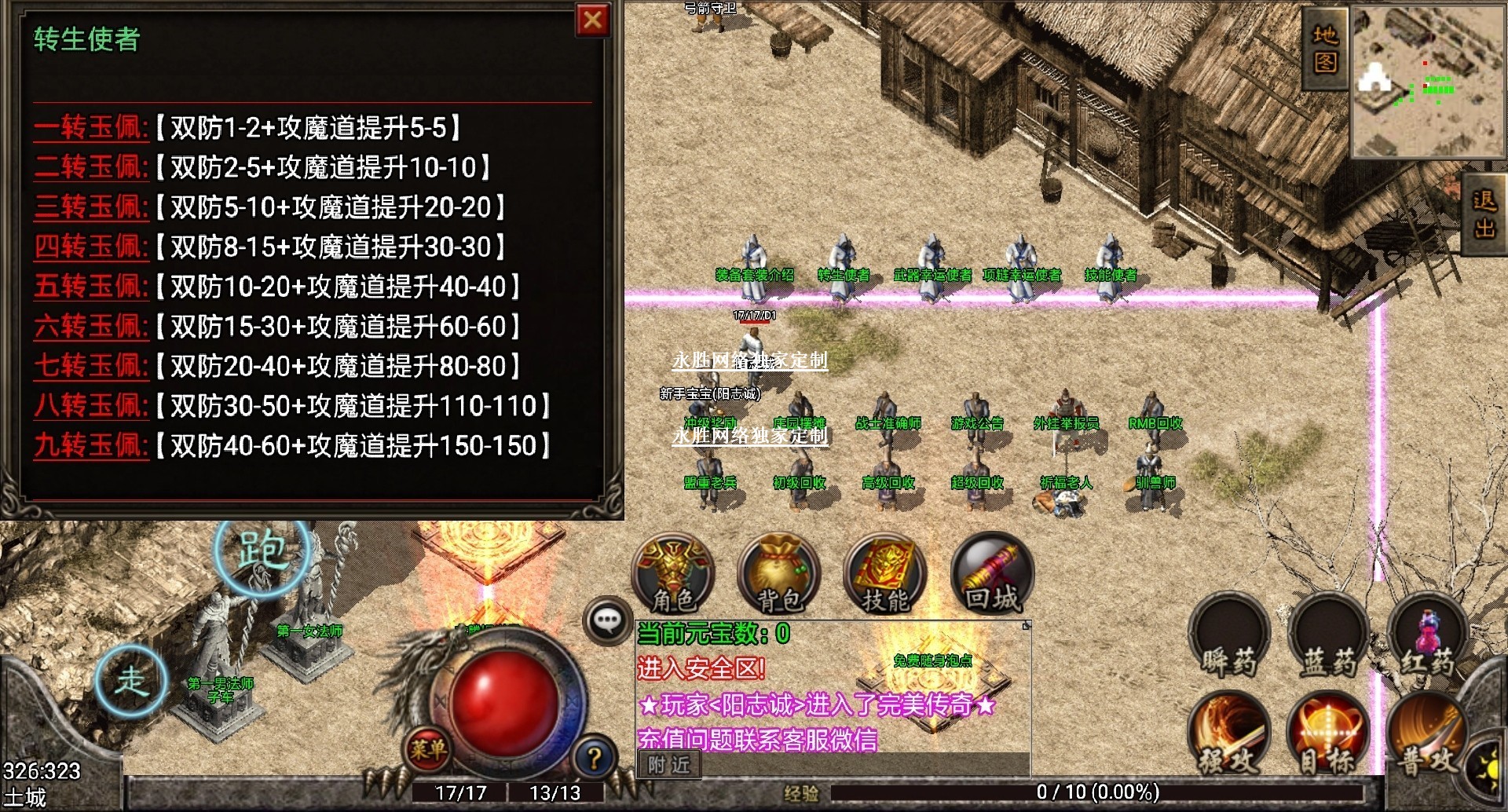This screenshot has height=812, width=1508.
Task: Open the 菜单 menu button
Action: point(428,749)
